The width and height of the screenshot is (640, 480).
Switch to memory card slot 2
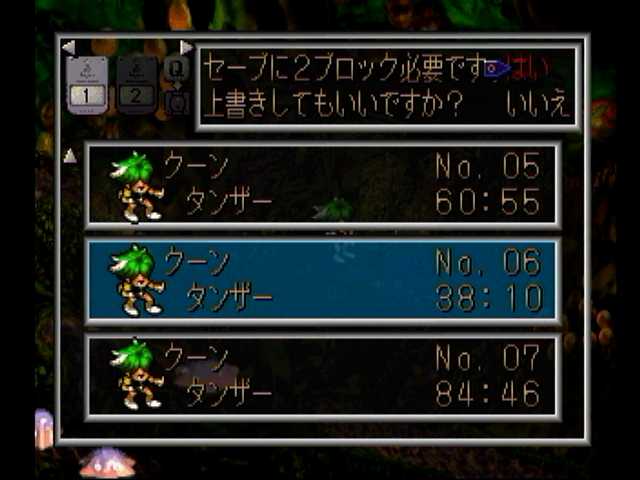pos(137,86)
